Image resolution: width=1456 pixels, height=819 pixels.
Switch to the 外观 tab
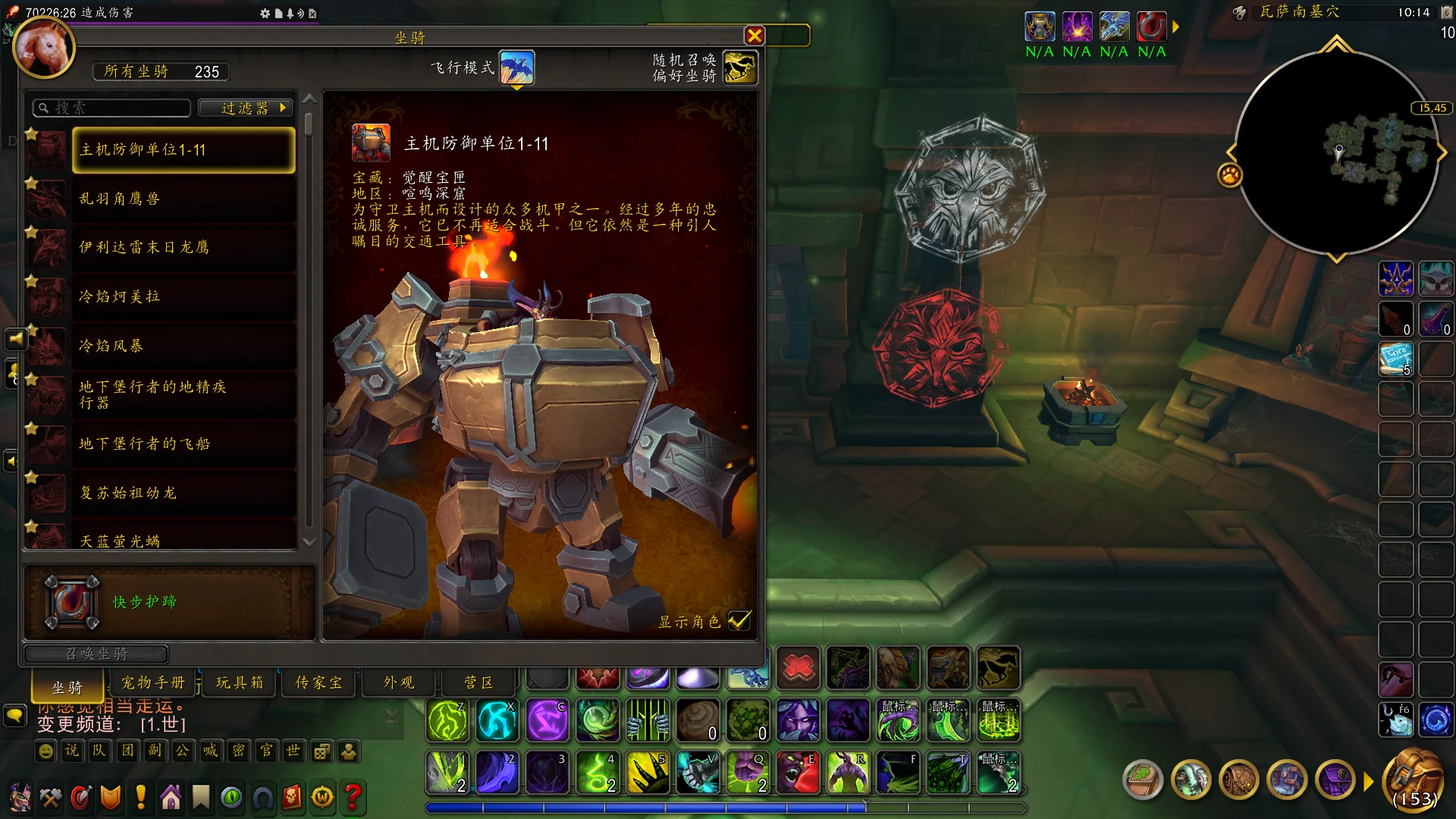[x=397, y=682]
